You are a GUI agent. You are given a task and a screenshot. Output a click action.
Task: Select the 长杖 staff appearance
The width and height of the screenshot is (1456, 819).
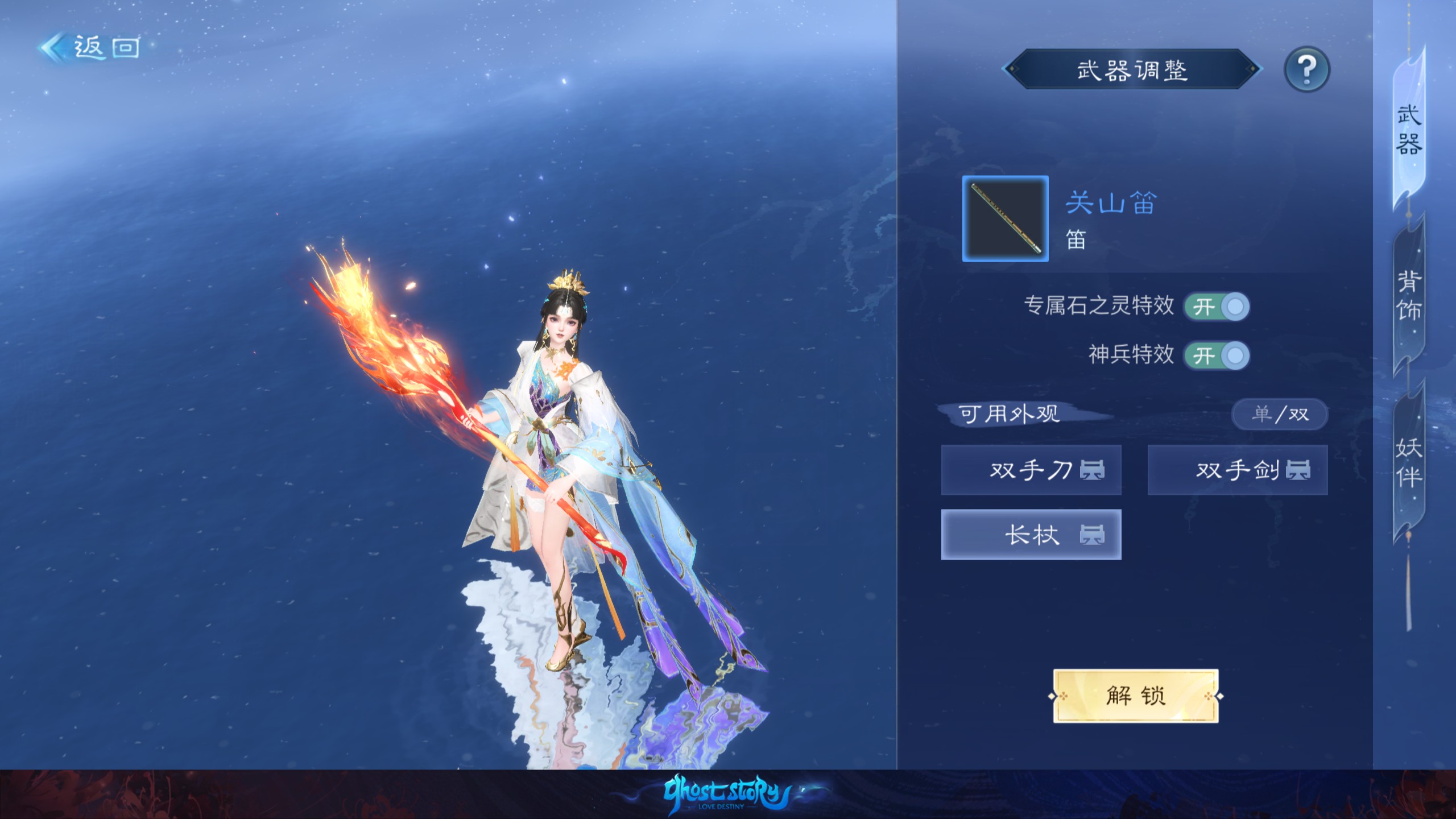click(x=1031, y=535)
